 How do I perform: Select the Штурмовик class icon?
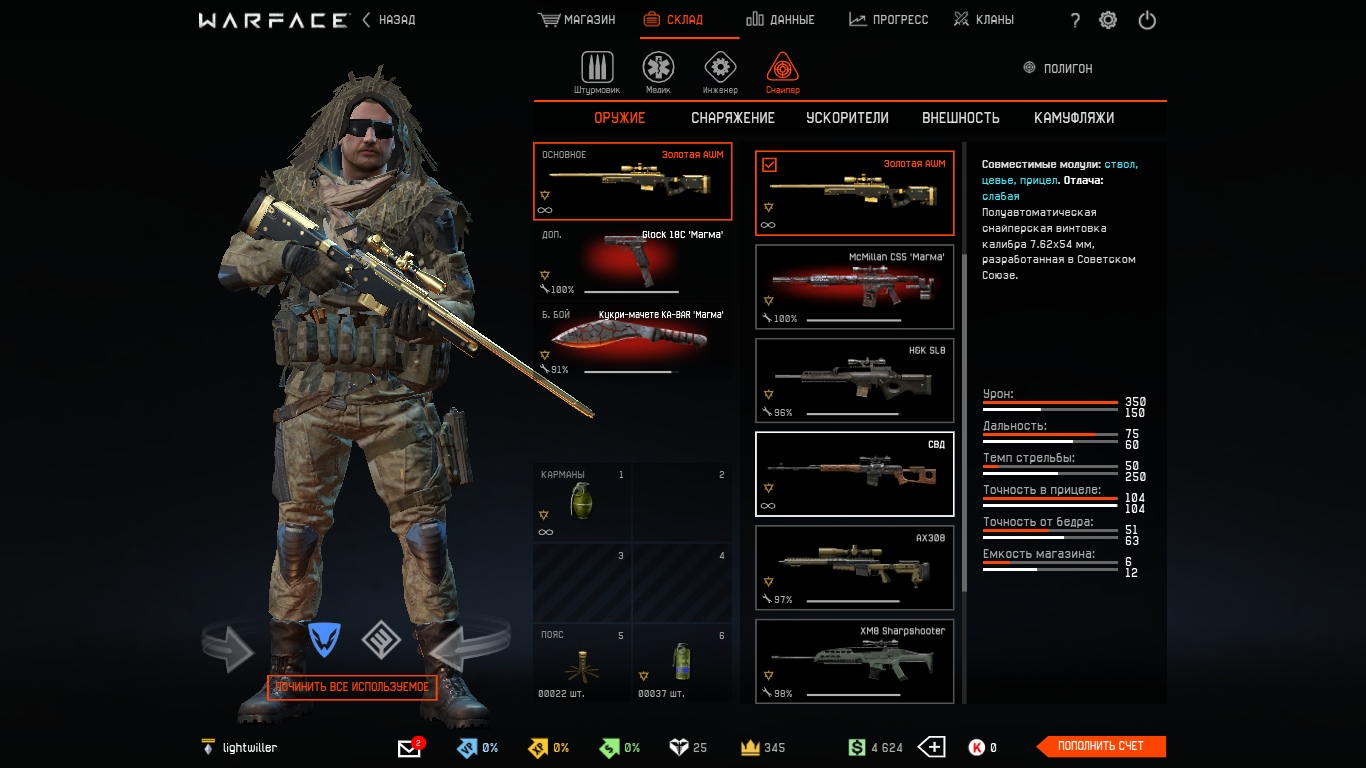point(597,67)
